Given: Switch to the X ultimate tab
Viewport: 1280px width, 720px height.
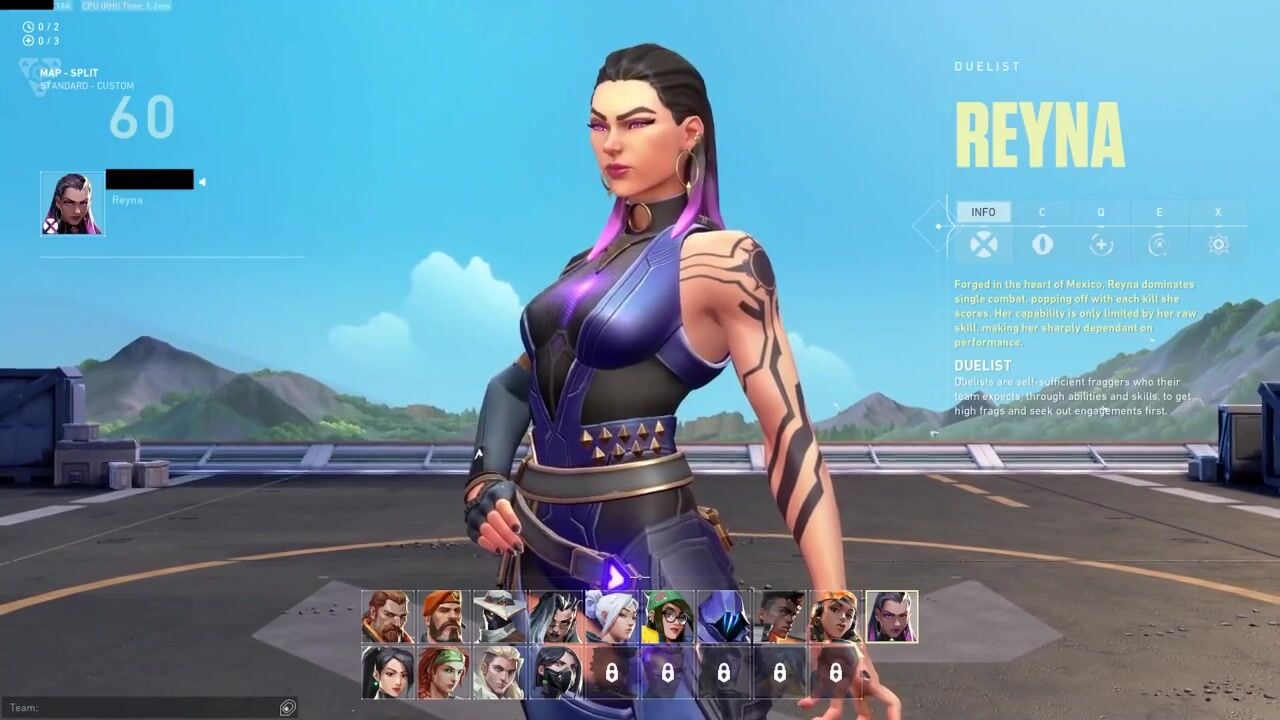Looking at the screenshot, I should coord(1218,212).
